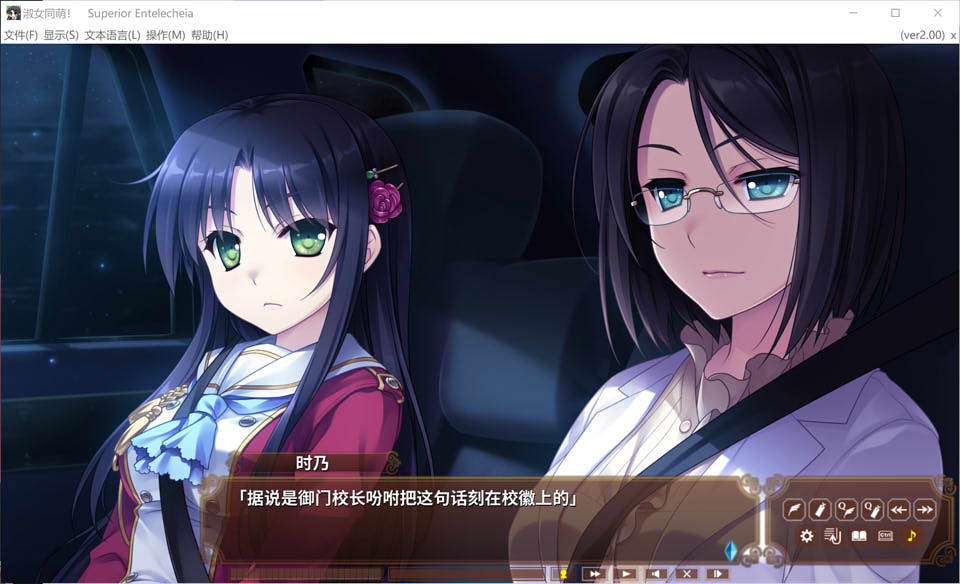This screenshot has width=960, height=584.
Task: Activate the fast-forward button on bottom bar
Action: click(594, 574)
